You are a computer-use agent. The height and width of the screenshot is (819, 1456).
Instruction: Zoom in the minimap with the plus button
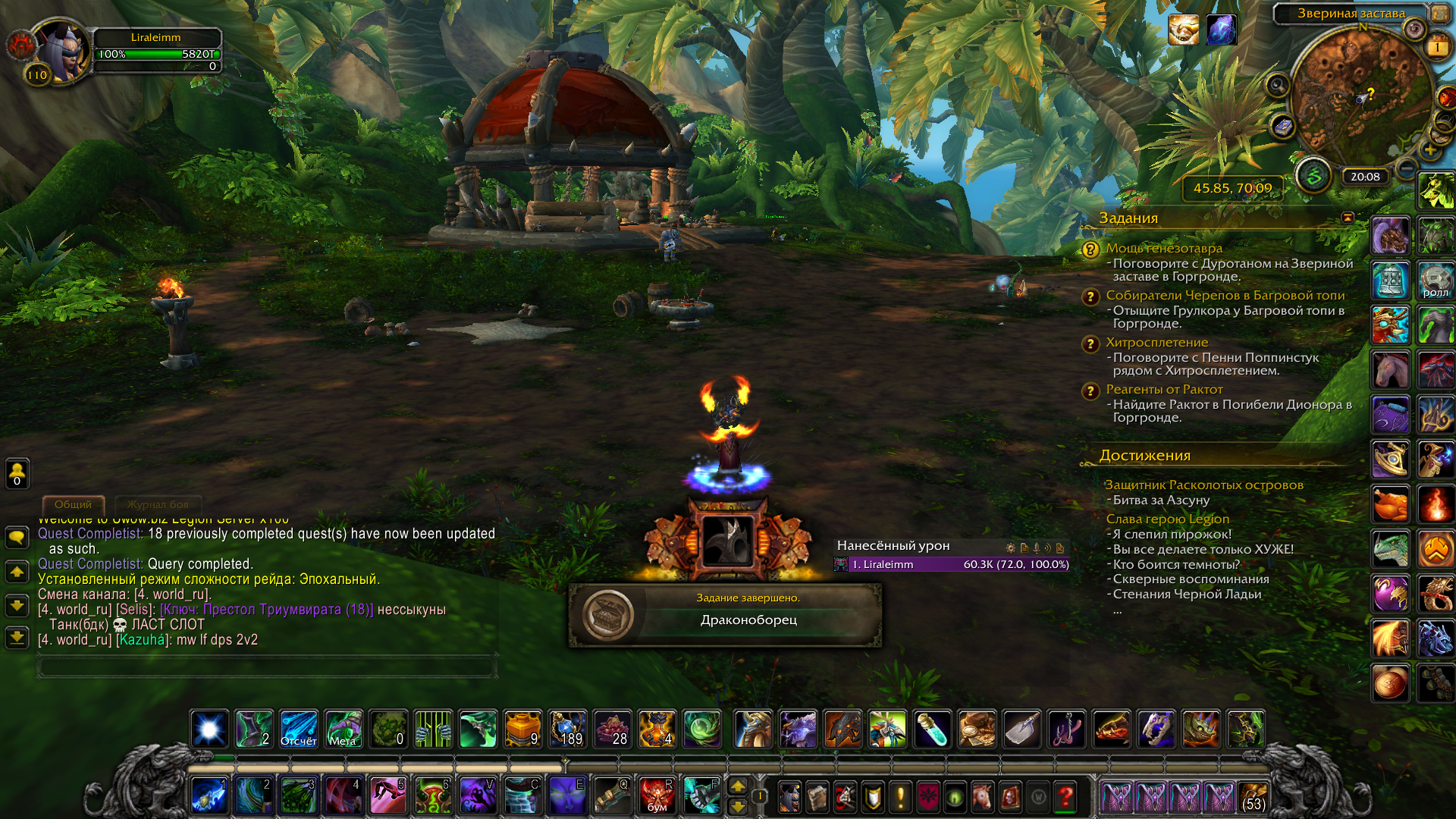click(1429, 150)
